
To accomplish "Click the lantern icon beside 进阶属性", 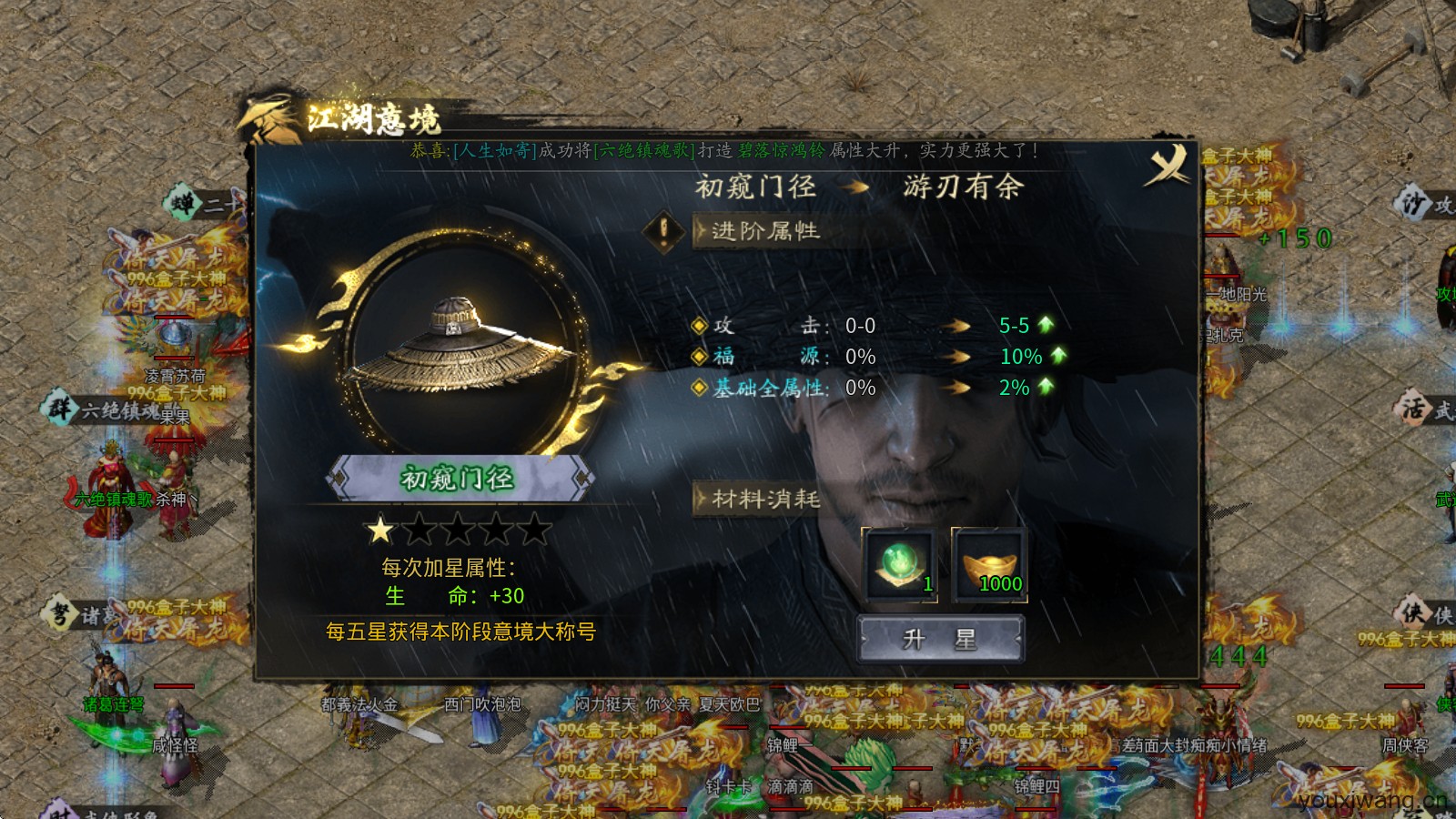I will tap(663, 231).
